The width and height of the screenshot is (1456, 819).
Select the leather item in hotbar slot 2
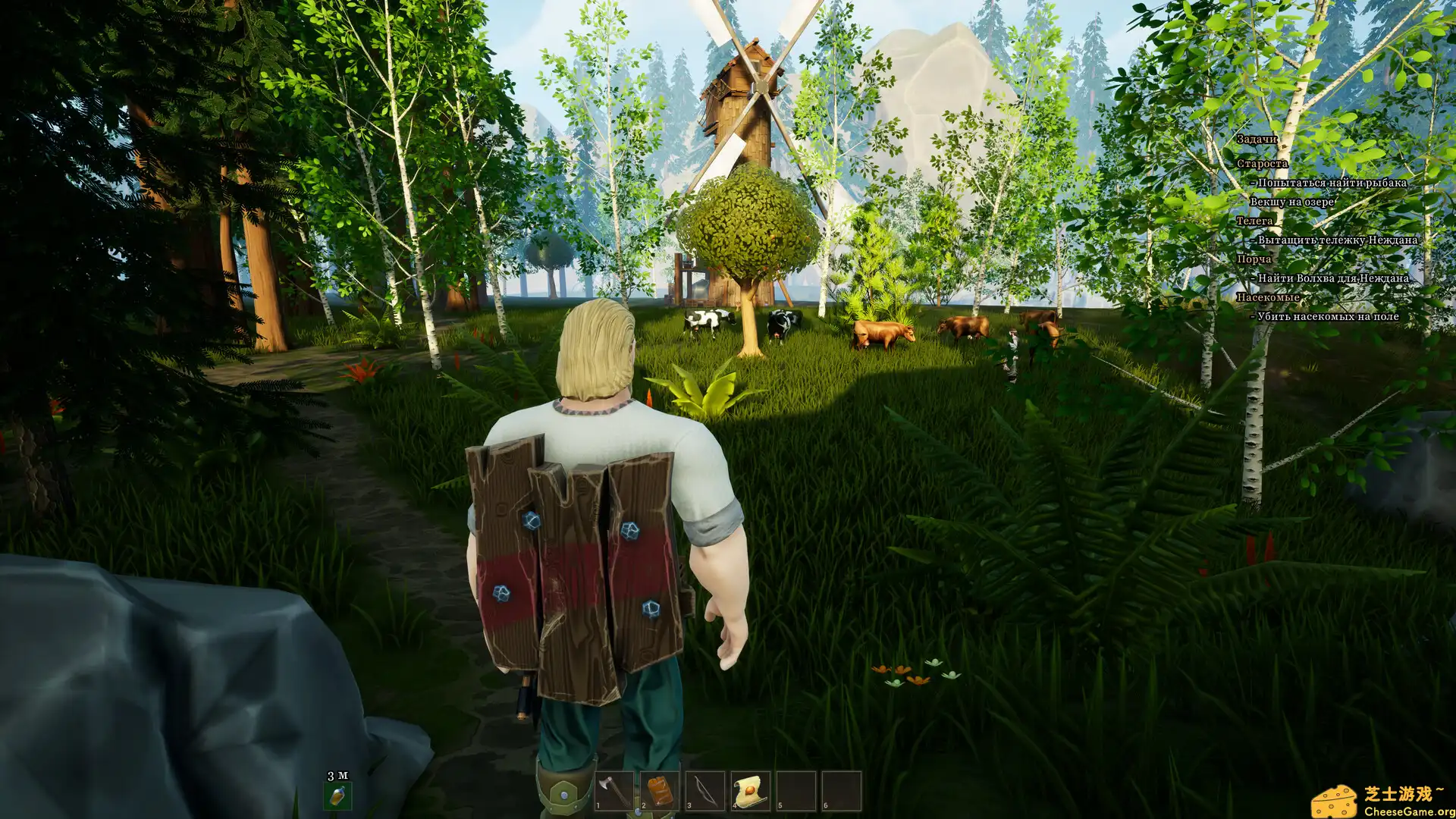(x=660, y=791)
